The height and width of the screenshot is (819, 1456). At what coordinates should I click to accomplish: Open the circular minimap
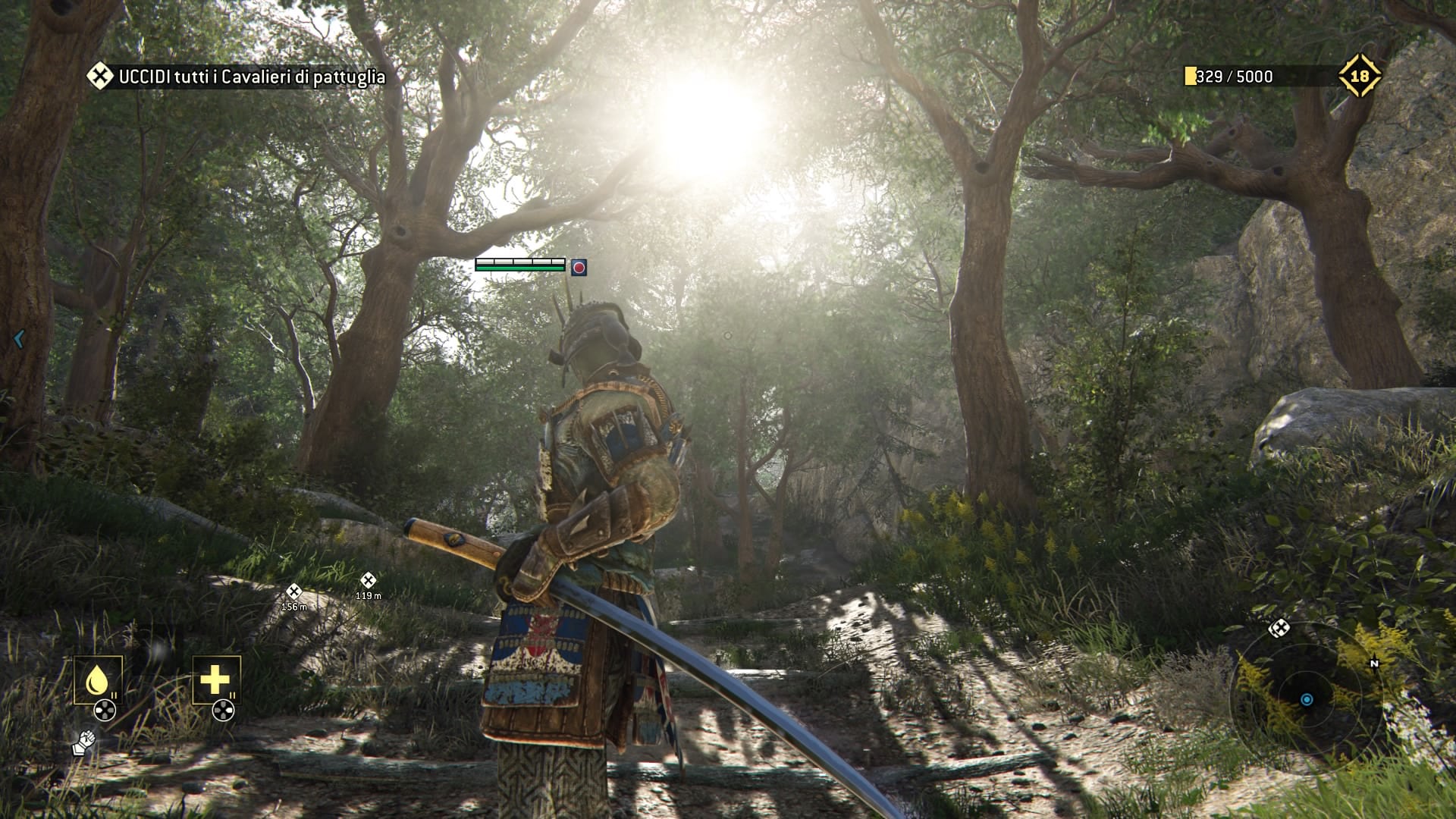pyautogui.click(x=1306, y=699)
